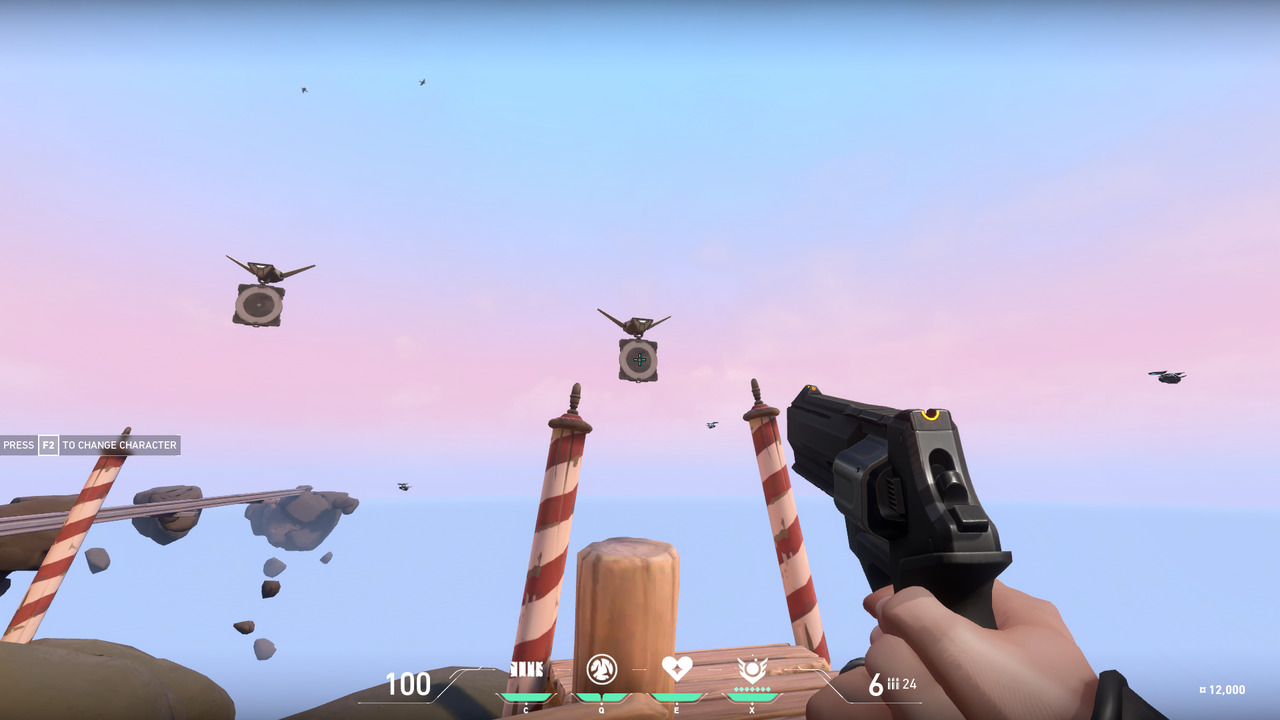The height and width of the screenshot is (720, 1280).
Task: Click the ultimate charge diamonds under the X ability
Action: pos(752,689)
